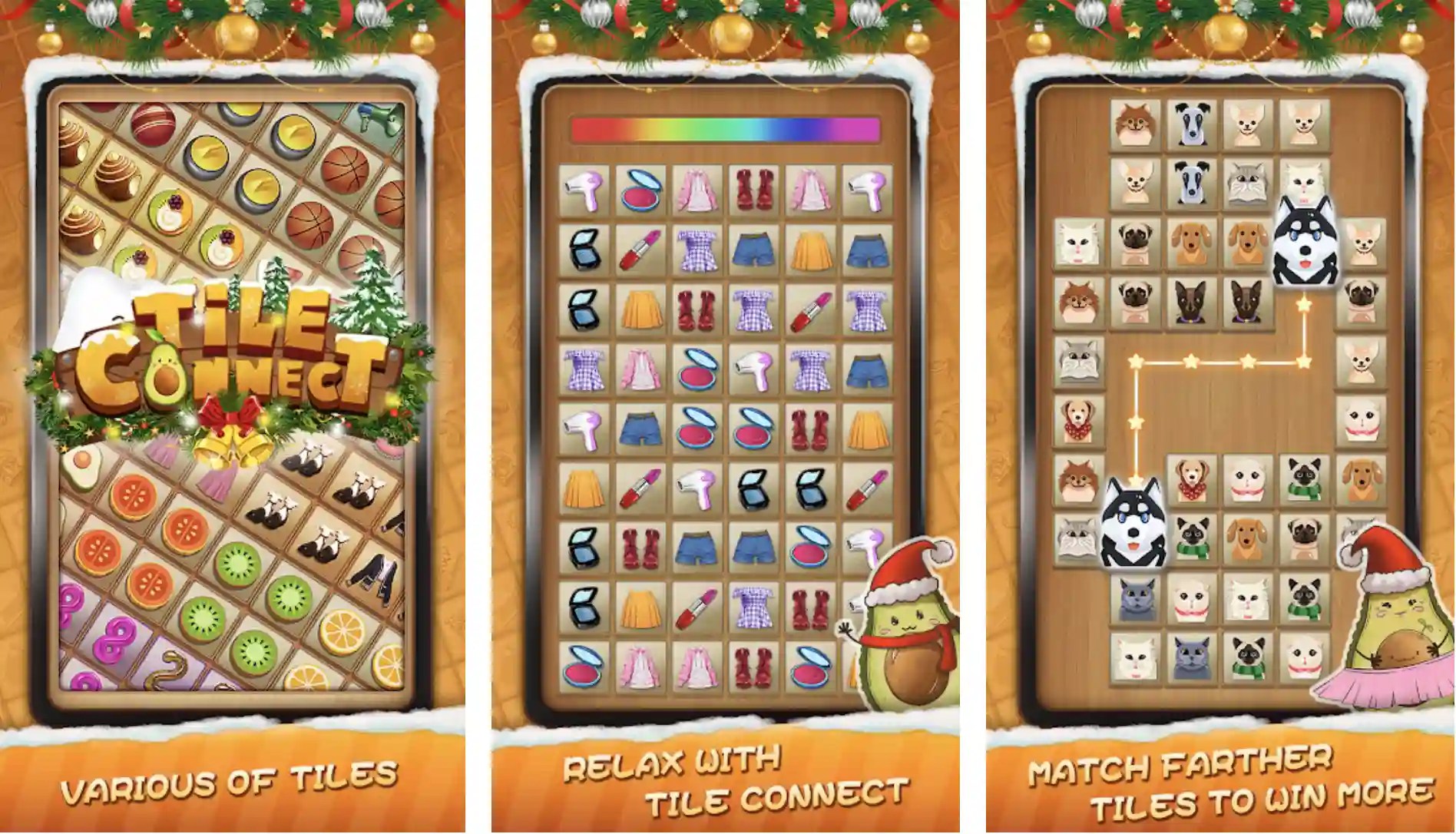Tap the rainbow progress bar at the top
This screenshot has width=1456, height=834.
click(726, 129)
